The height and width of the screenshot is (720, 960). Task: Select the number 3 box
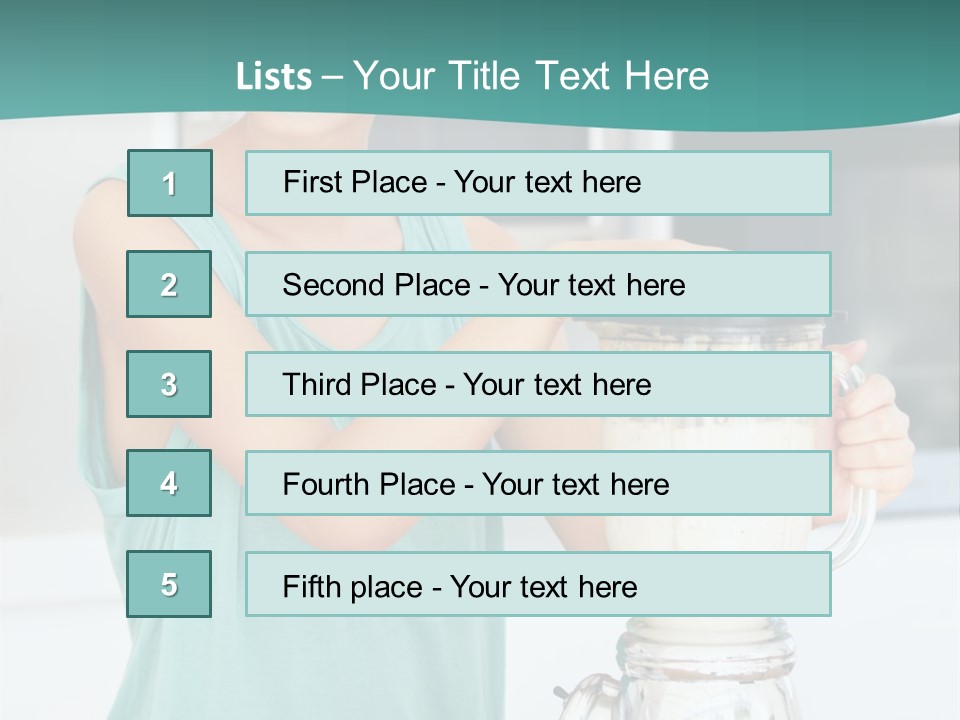[x=169, y=384]
